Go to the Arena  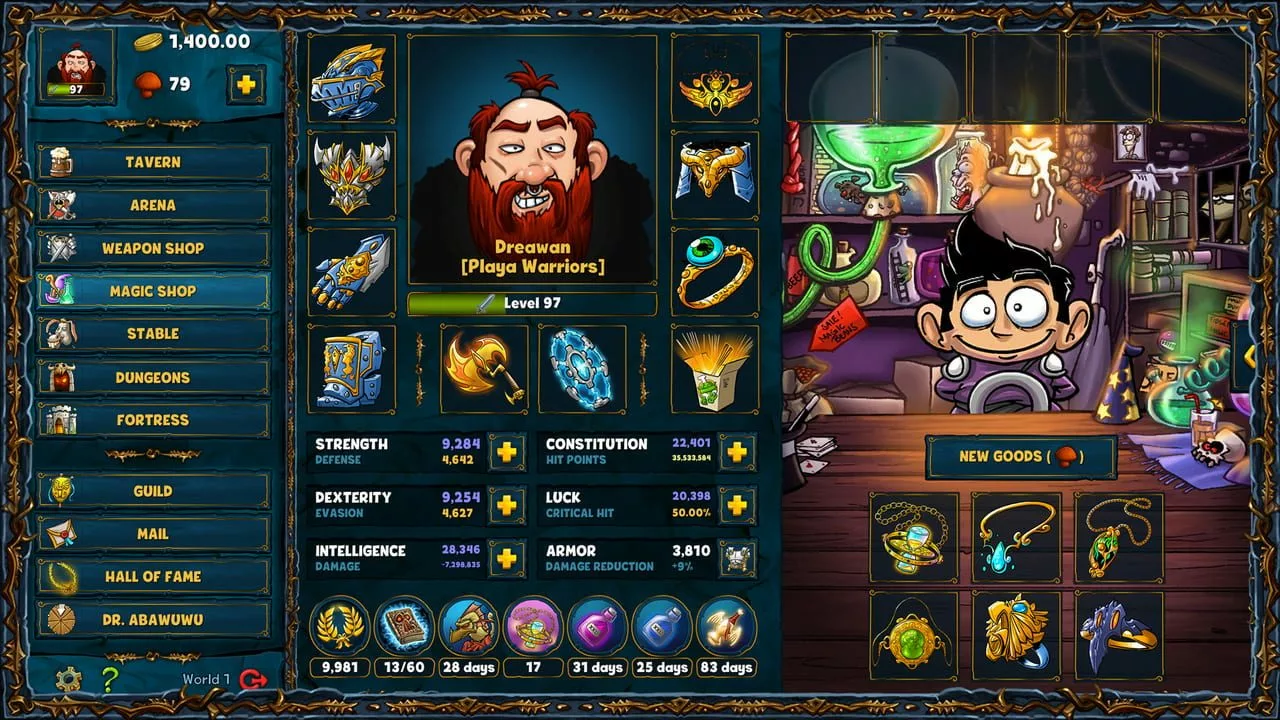(x=153, y=205)
